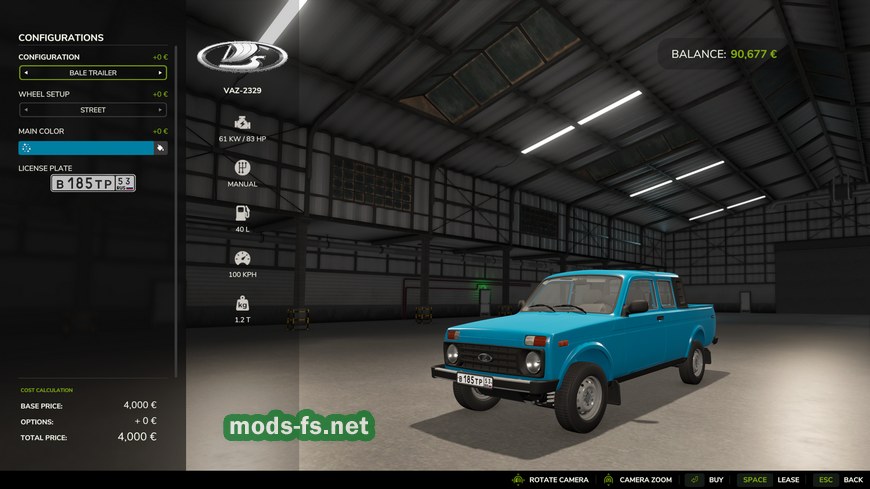Click the paint bucket color picker icon
The image size is (870, 489).
coord(160,148)
